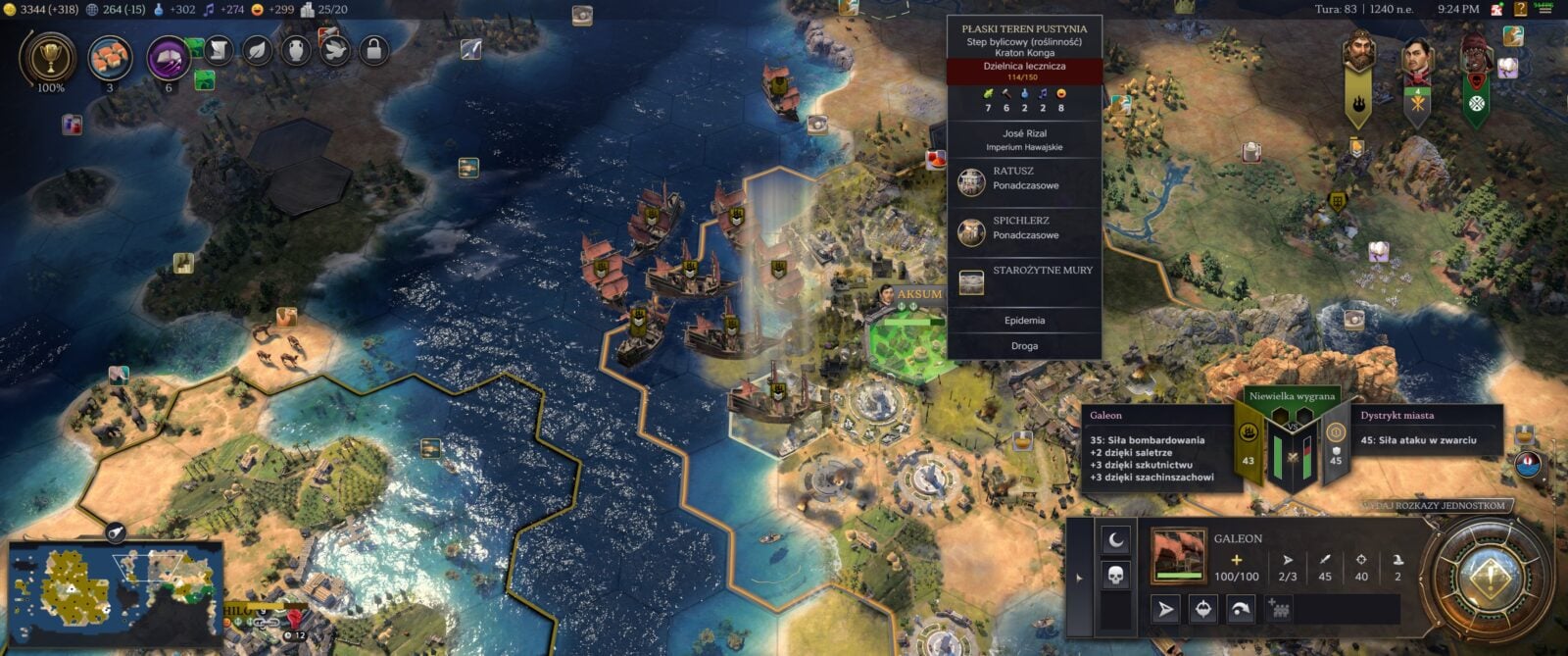Select the leader portrait with green banner
This screenshot has height=656, width=1568.
pyautogui.click(x=1476, y=61)
